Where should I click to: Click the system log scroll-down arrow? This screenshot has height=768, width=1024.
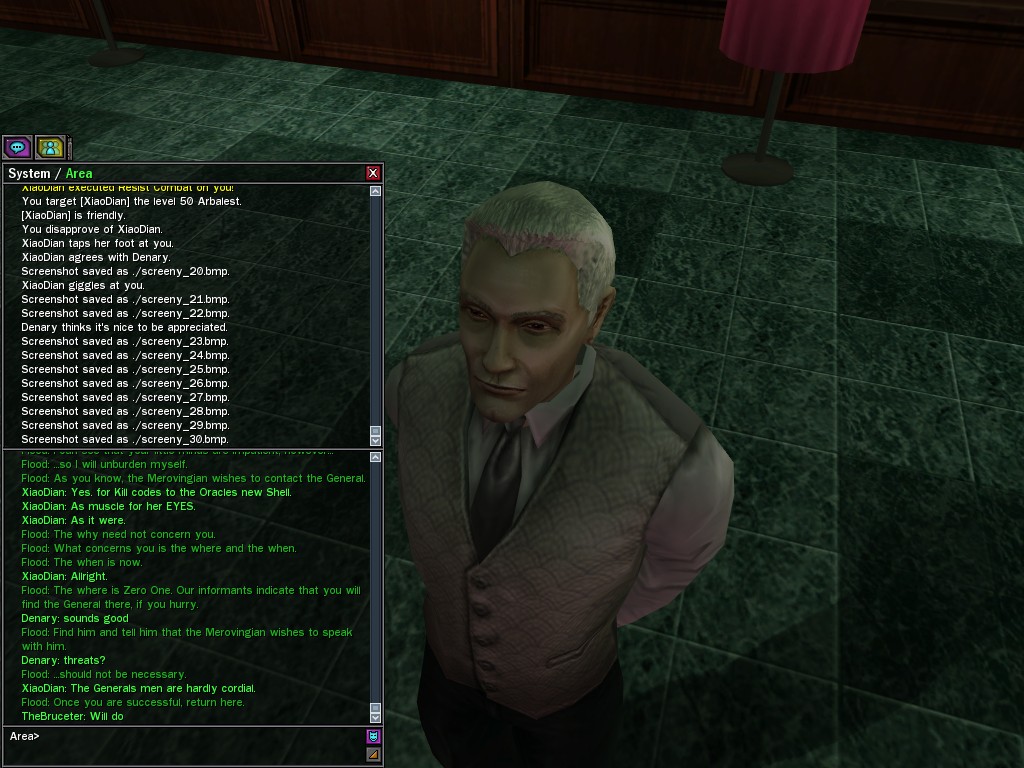coord(376,440)
